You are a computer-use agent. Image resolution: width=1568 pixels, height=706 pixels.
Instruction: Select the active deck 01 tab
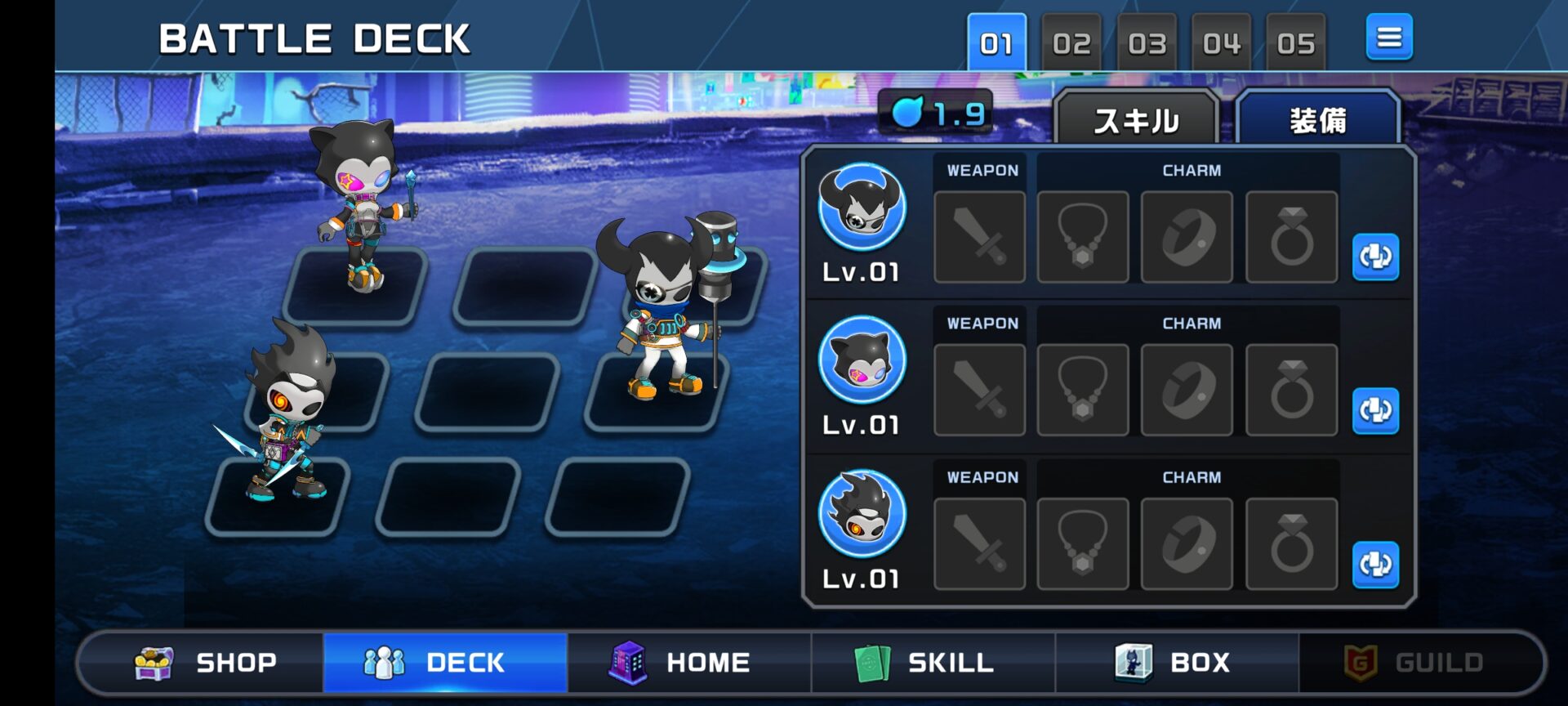[x=996, y=42]
